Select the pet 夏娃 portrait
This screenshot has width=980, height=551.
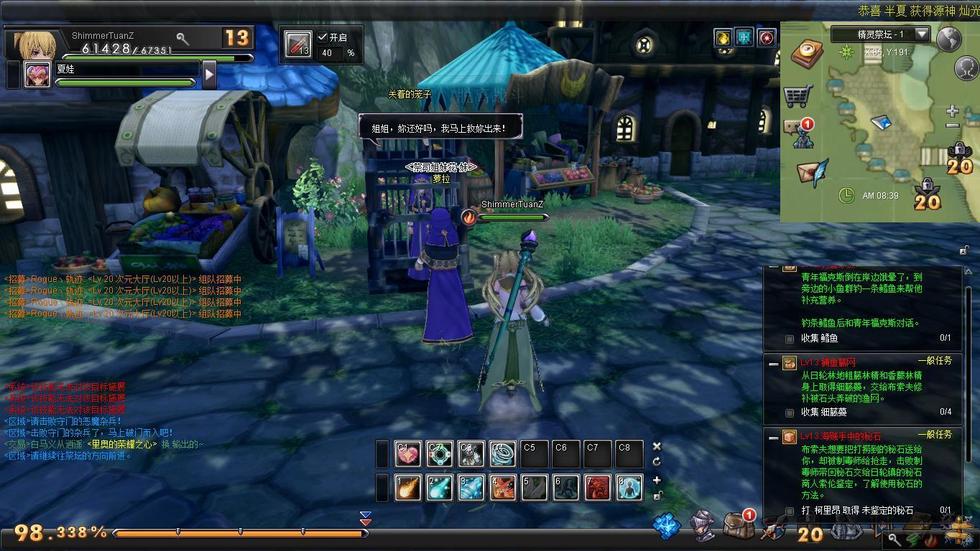(x=38, y=74)
